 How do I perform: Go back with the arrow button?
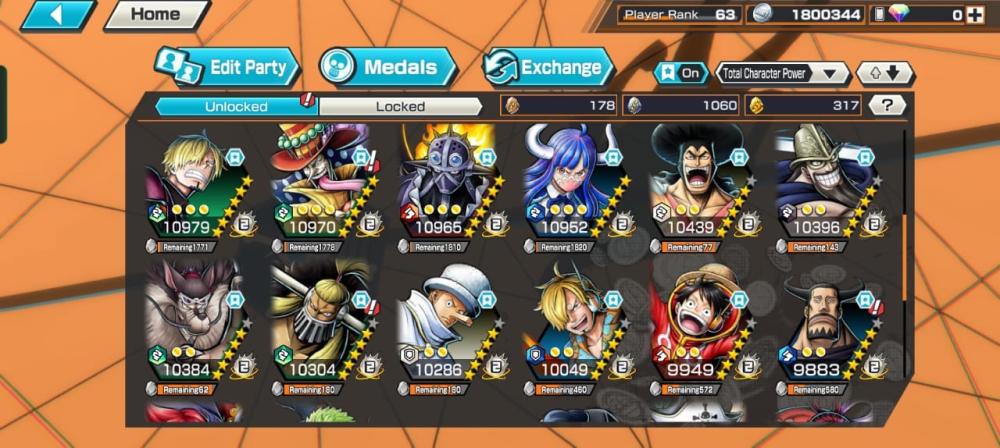point(56,15)
